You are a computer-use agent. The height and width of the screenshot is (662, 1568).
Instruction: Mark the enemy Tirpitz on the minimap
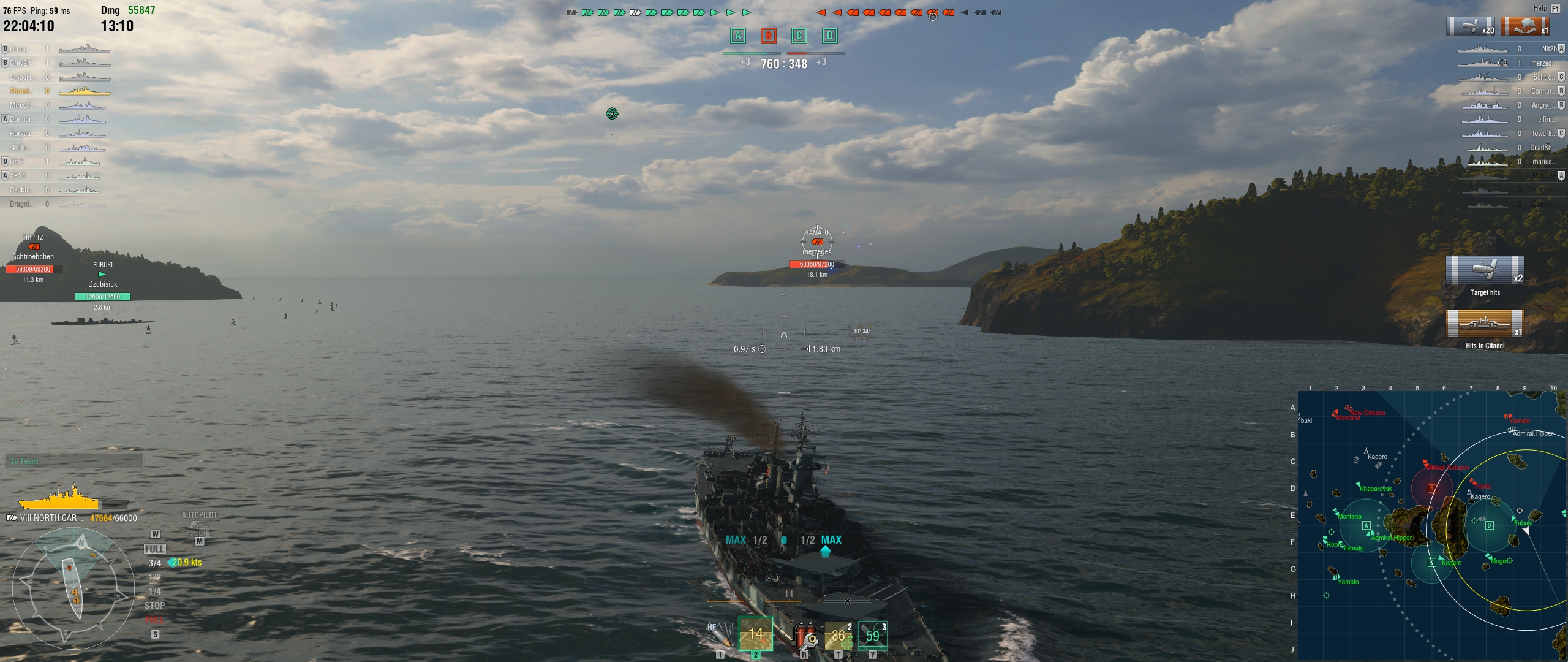1474,483
